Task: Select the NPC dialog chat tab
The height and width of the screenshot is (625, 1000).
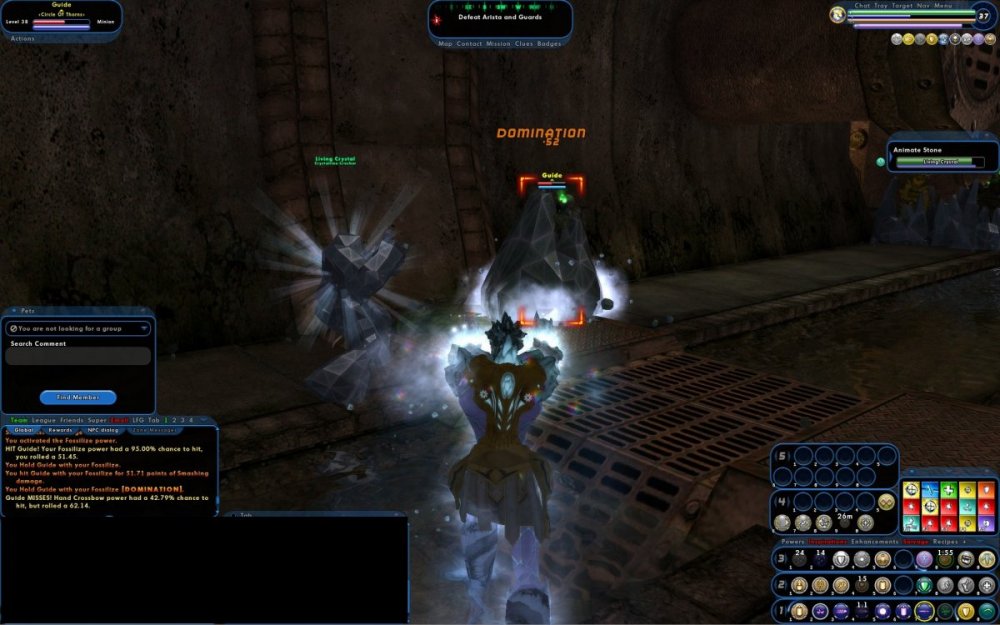Action: point(103,430)
